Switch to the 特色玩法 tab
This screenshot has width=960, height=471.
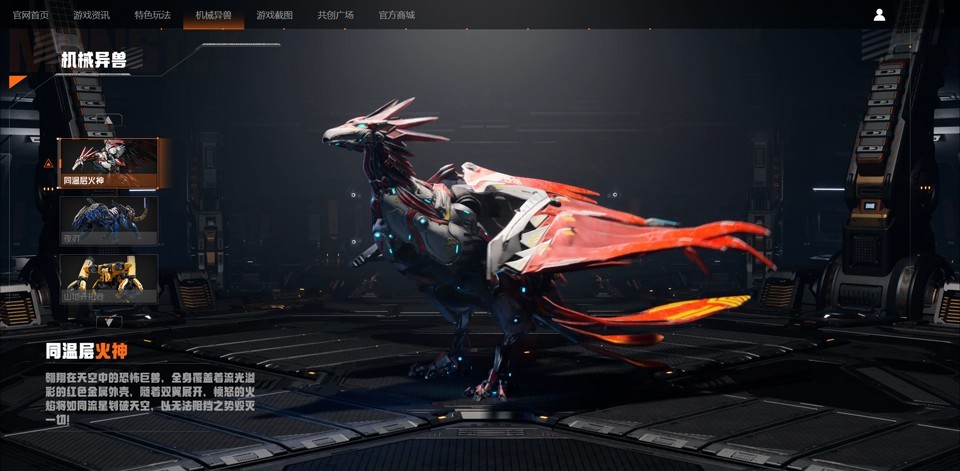click(153, 15)
